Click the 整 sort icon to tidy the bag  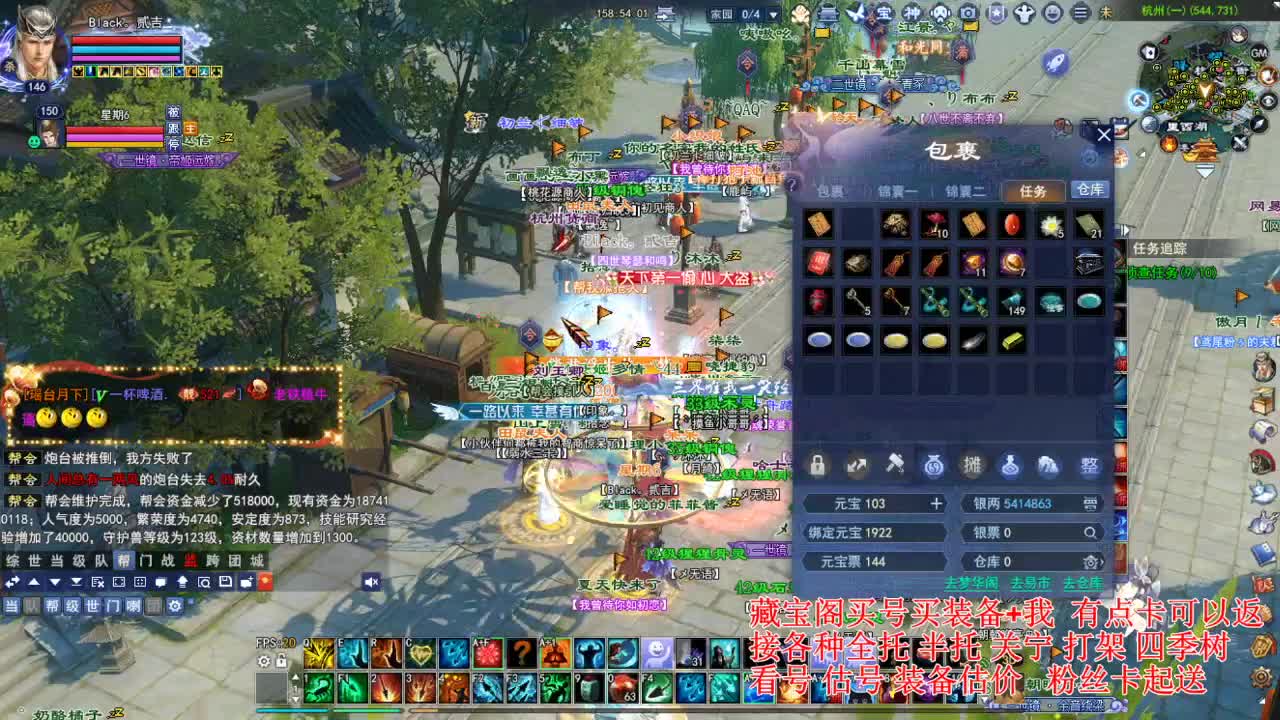click(1089, 465)
